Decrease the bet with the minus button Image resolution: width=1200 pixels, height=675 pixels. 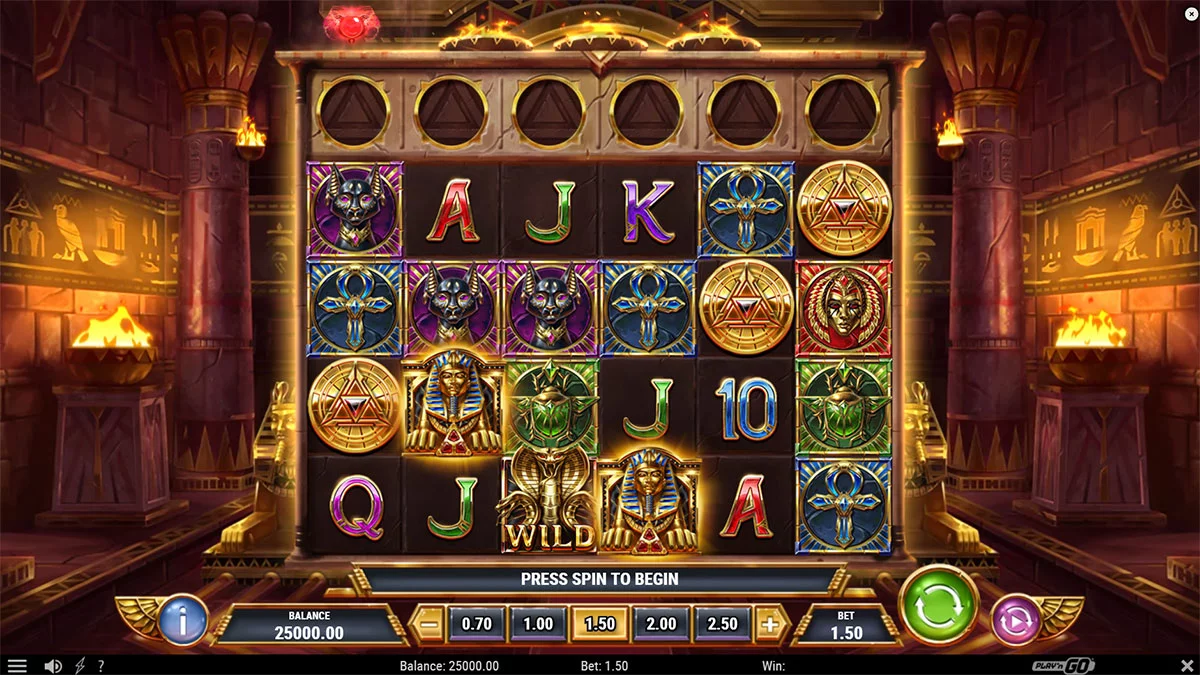[428, 624]
